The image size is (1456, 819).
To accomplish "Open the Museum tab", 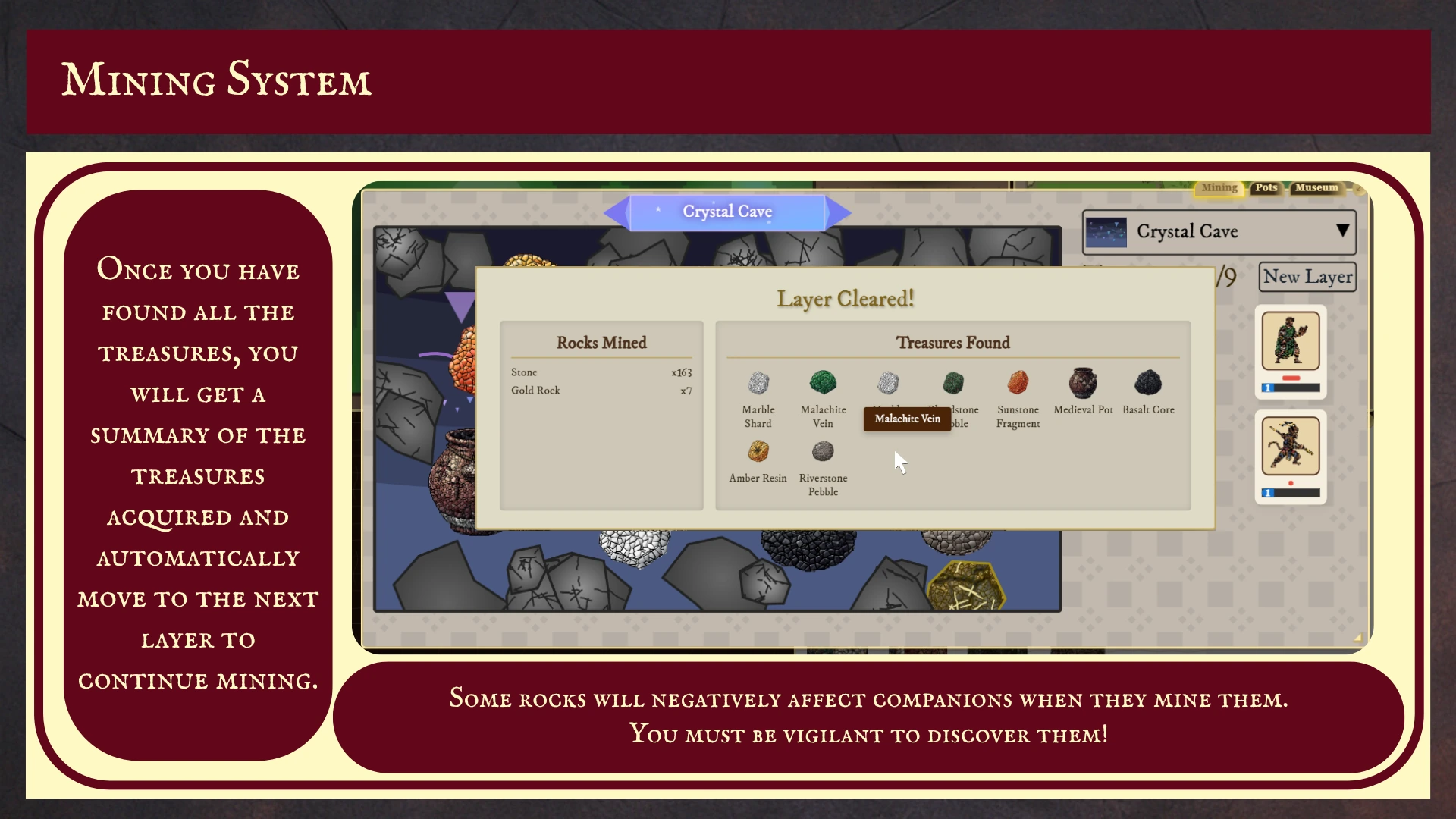I will coord(1316,188).
